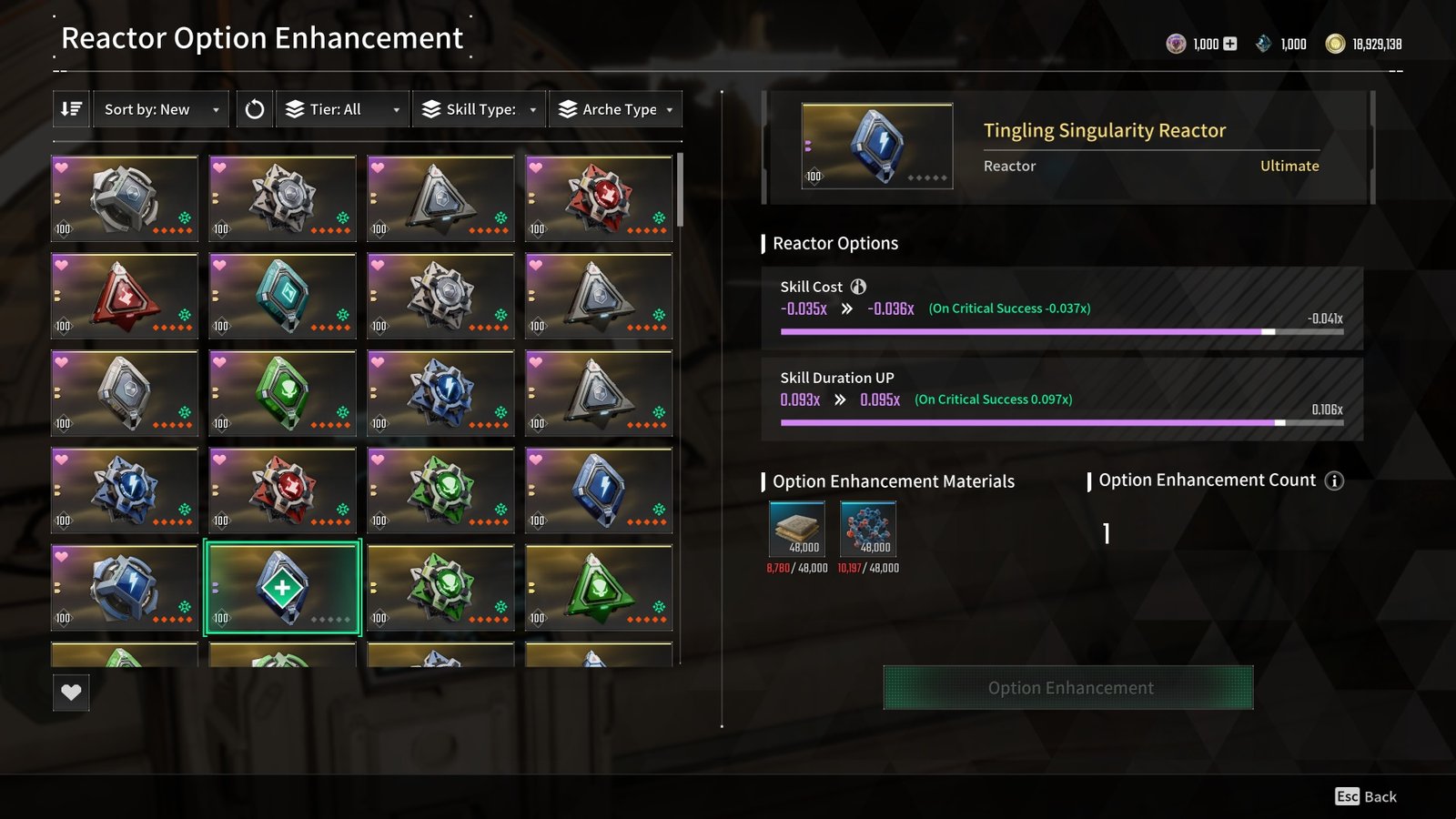Click the plus button to add currency

pos(1230,44)
